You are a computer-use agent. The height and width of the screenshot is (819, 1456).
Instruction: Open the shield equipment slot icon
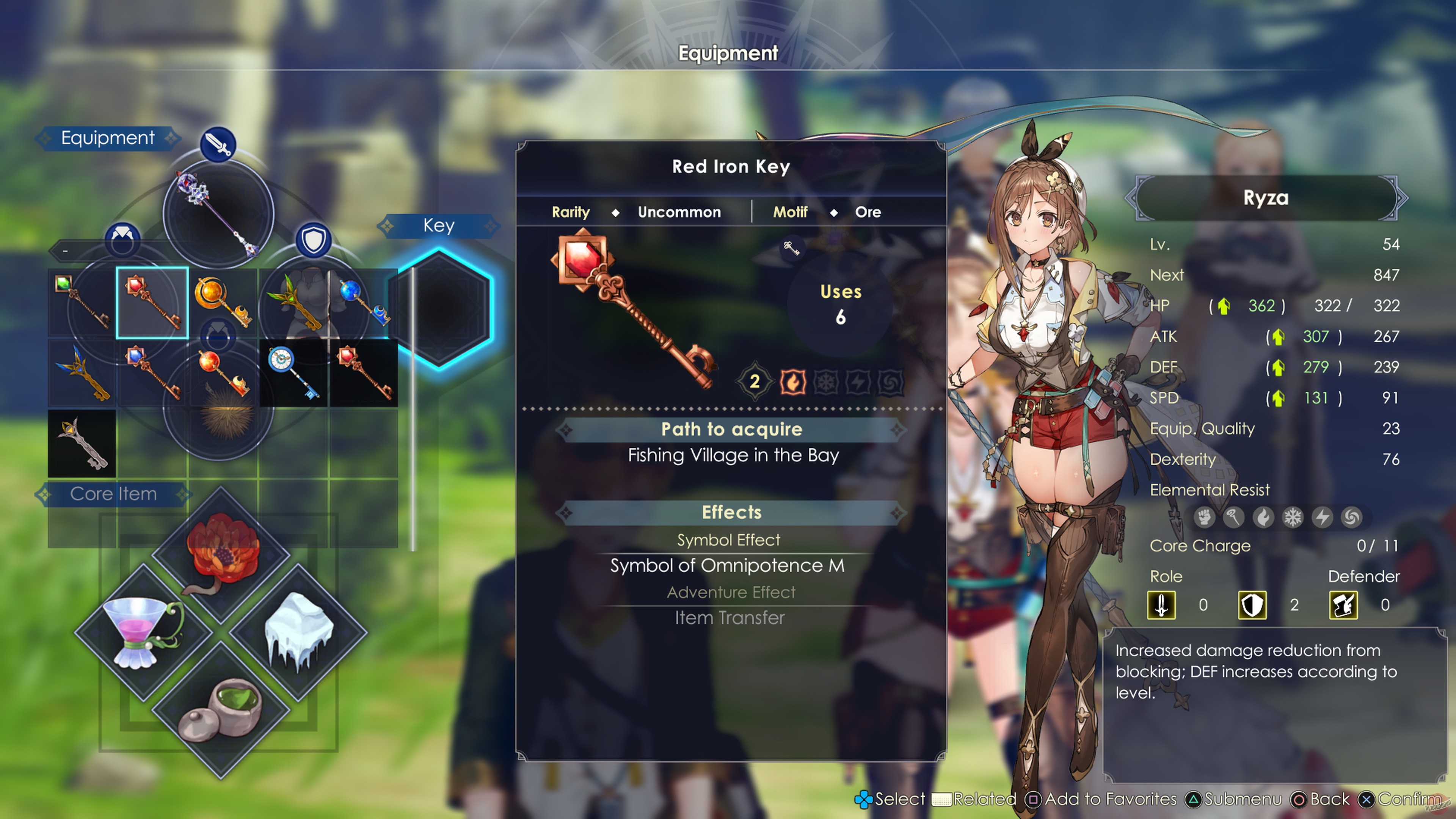314,240
